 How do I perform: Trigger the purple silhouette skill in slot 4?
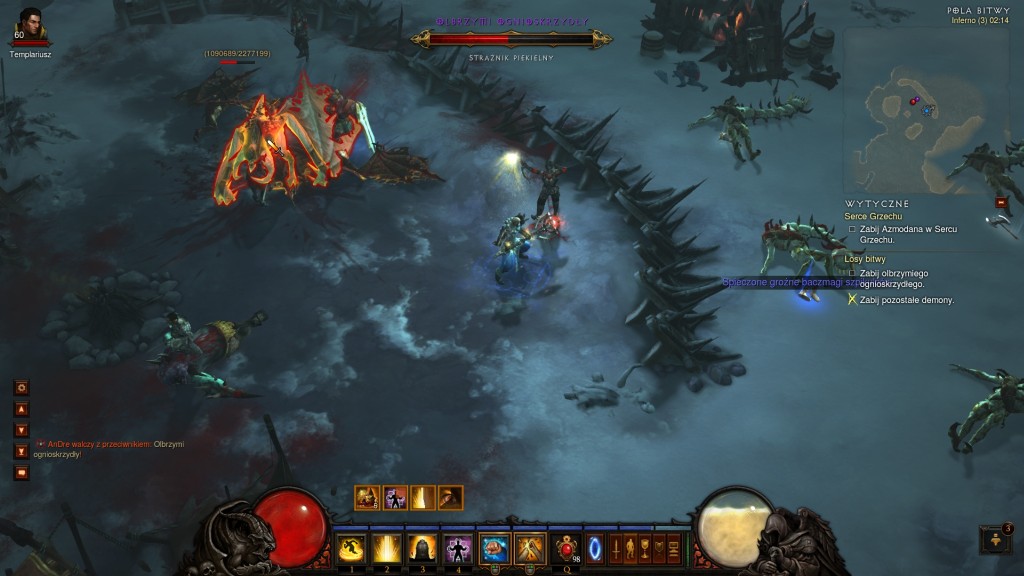[x=457, y=547]
